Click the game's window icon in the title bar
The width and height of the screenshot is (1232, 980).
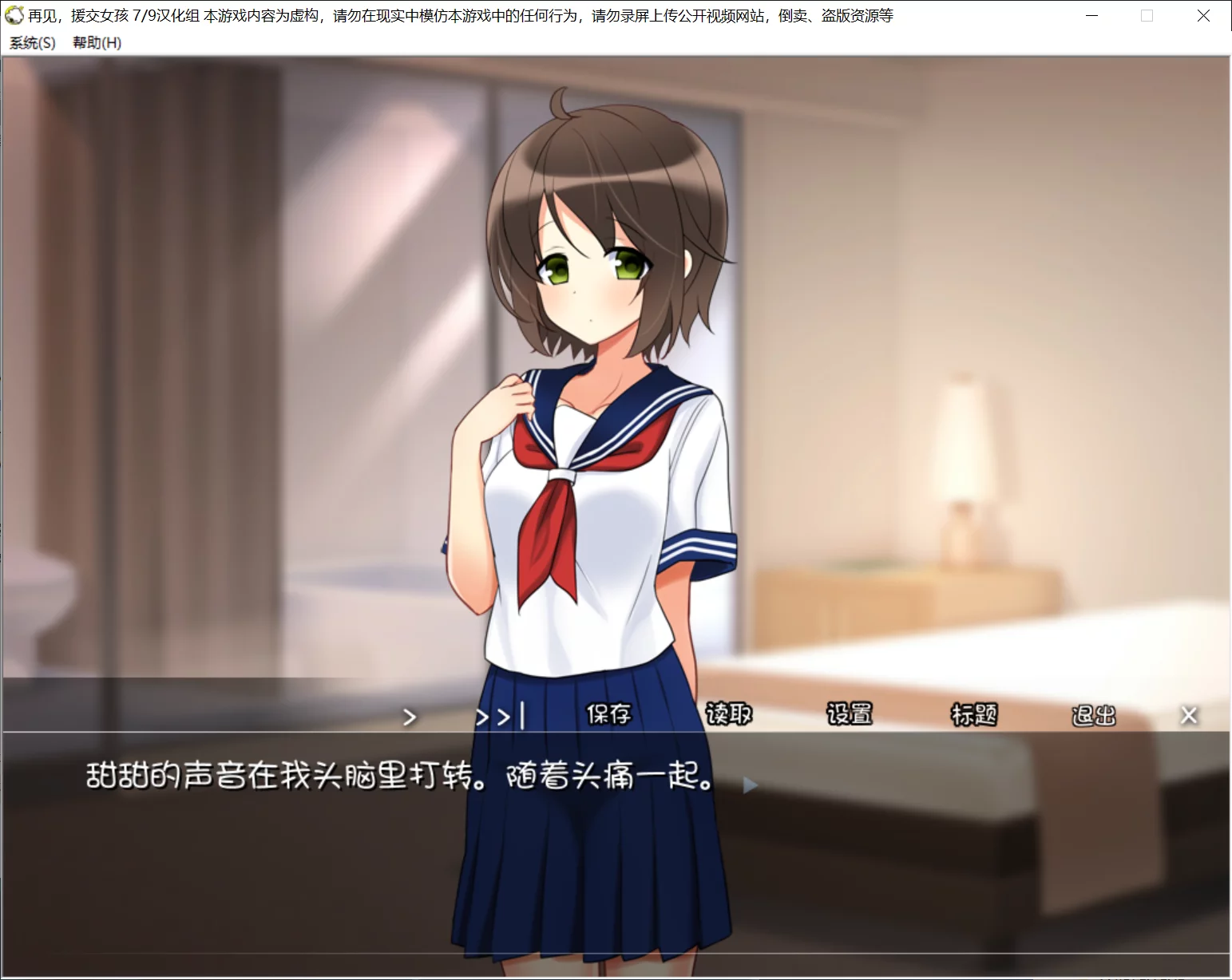[x=14, y=15]
